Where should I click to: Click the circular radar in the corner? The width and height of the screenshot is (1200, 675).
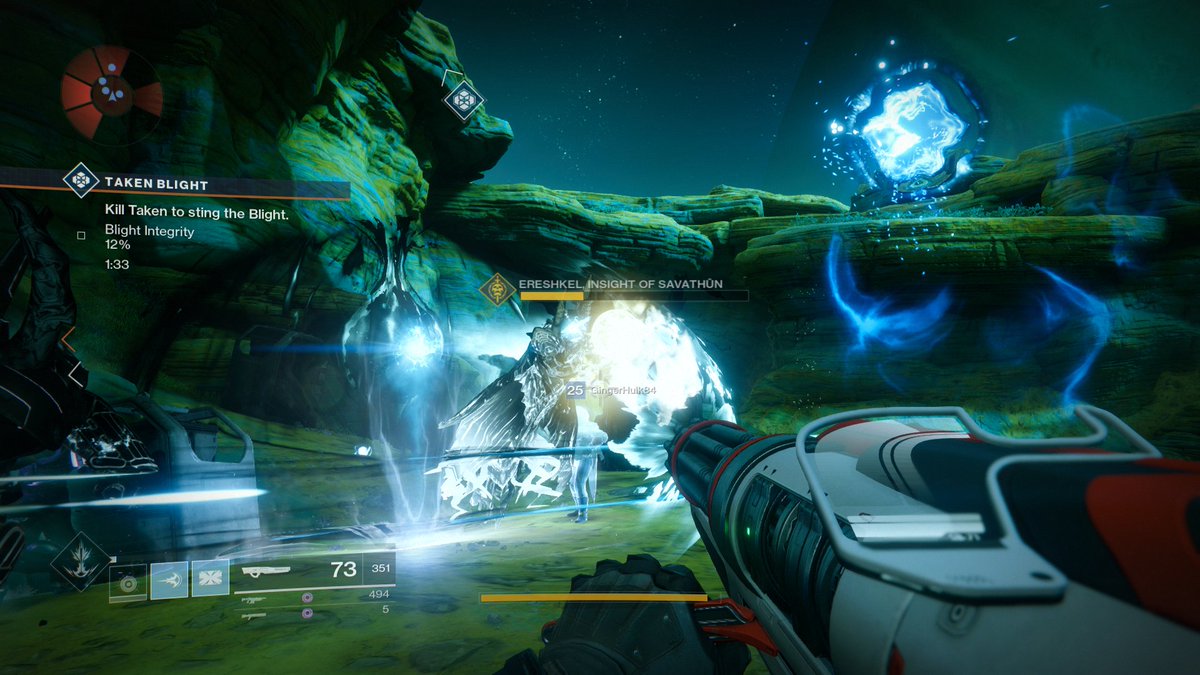click(111, 93)
